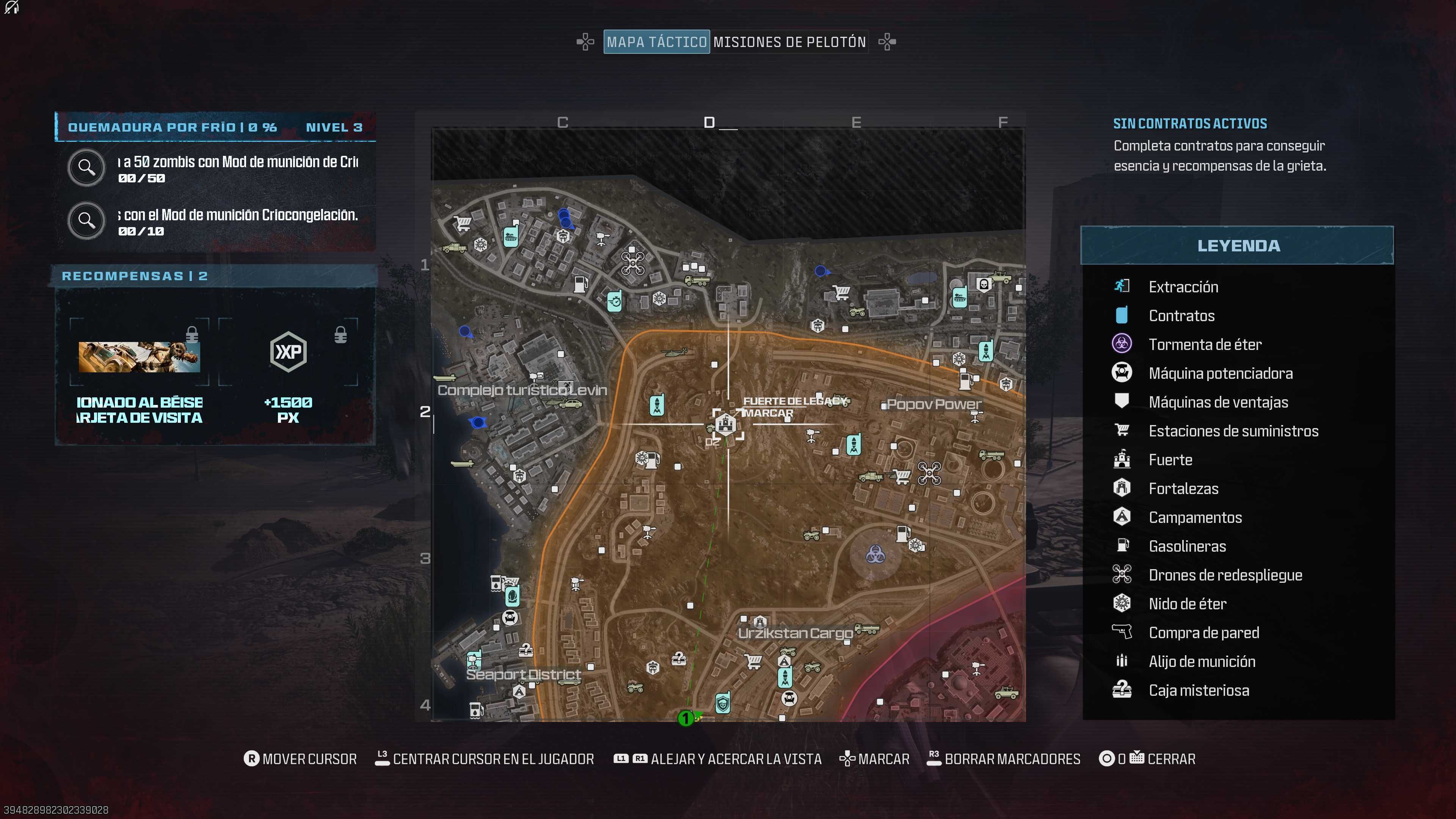1456x819 pixels.
Task: Click the green player 1 marker
Action: pyautogui.click(x=686, y=718)
